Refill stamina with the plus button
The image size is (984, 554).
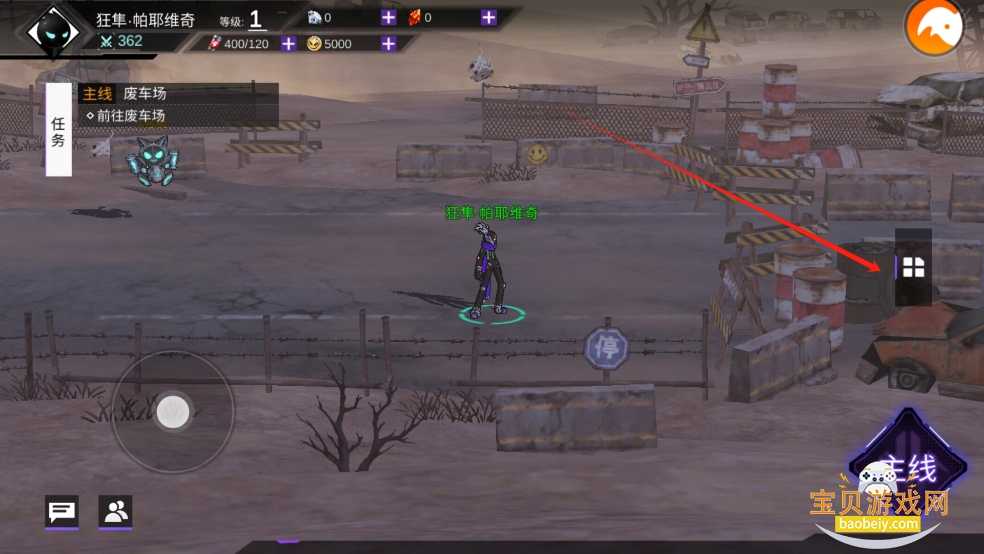pyautogui.click(x=288, y=43)
